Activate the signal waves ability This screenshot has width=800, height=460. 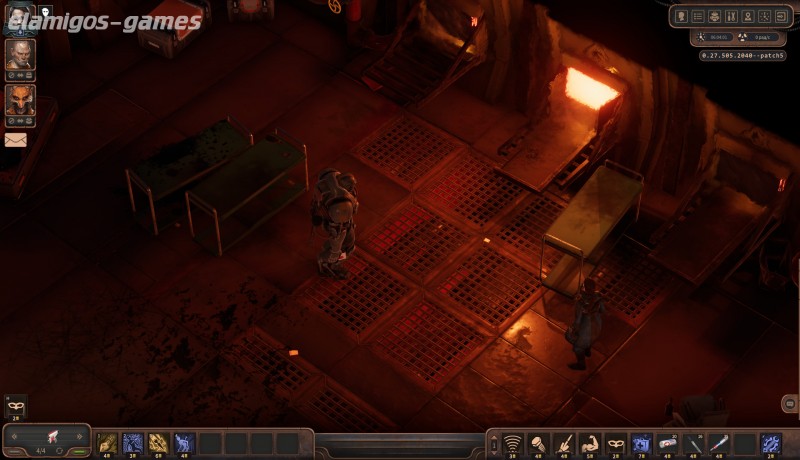(513, 441)
